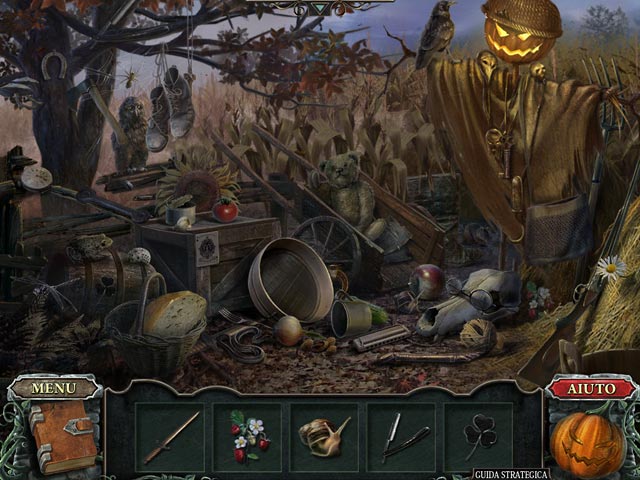Choose the strawberry flowers inventory slot
The height and width of the screenshot is (480, 640).
(247, 437)
